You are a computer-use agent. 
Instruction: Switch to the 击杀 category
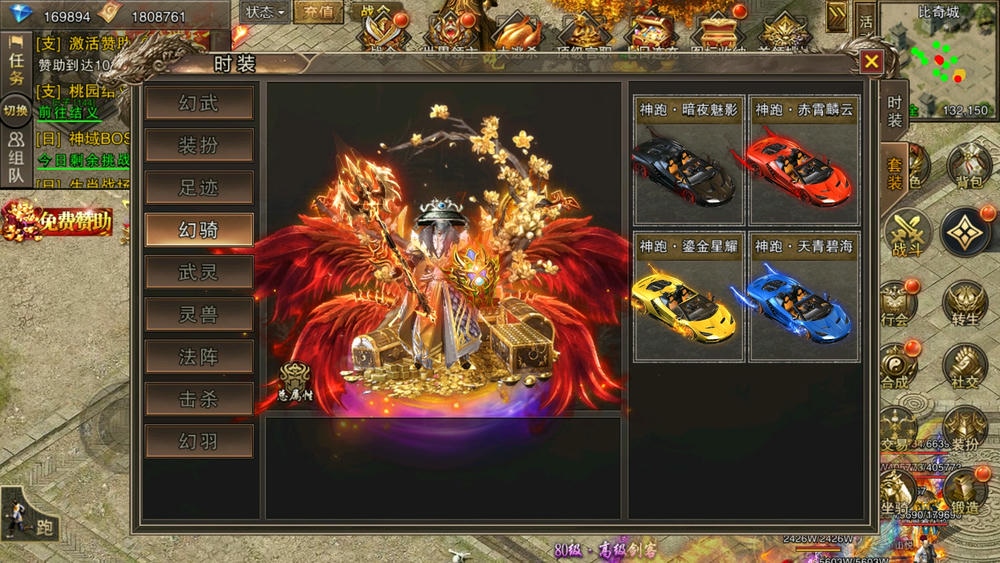(199, 399)
